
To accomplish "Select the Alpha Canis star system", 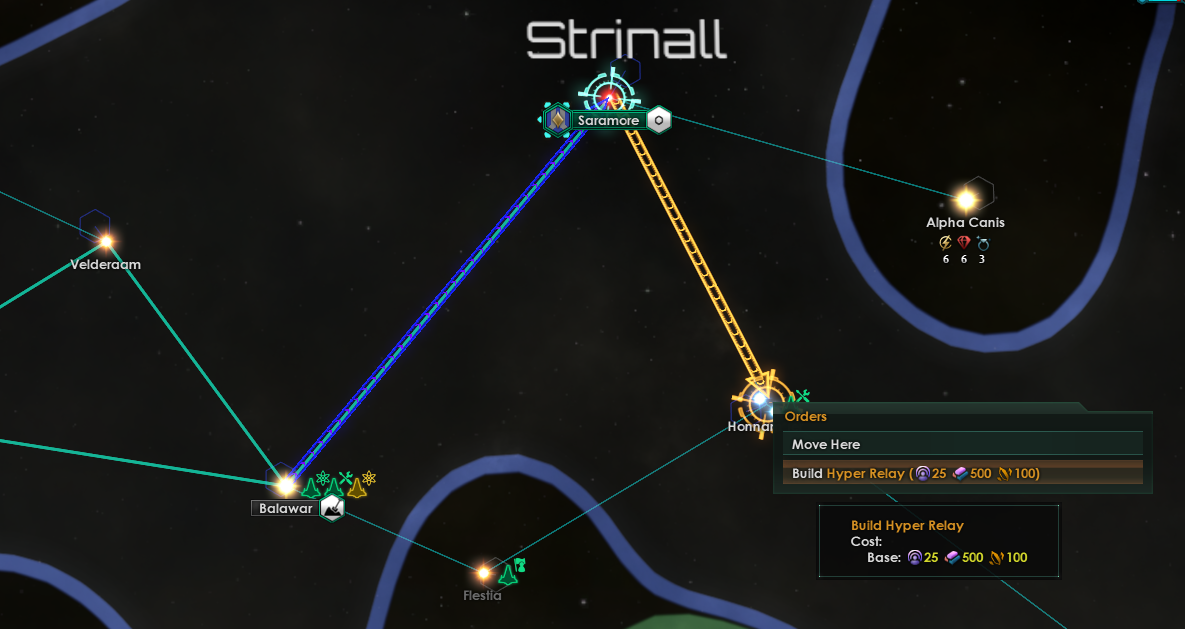I will (966, 199).
